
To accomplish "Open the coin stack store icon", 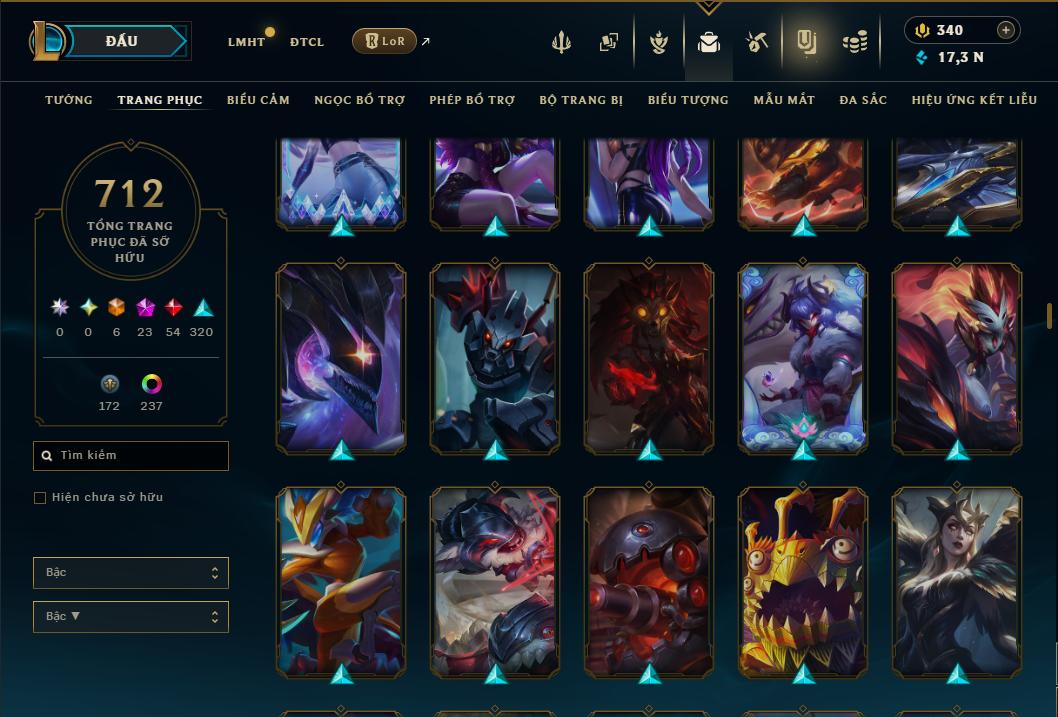I will click(854, 42).
